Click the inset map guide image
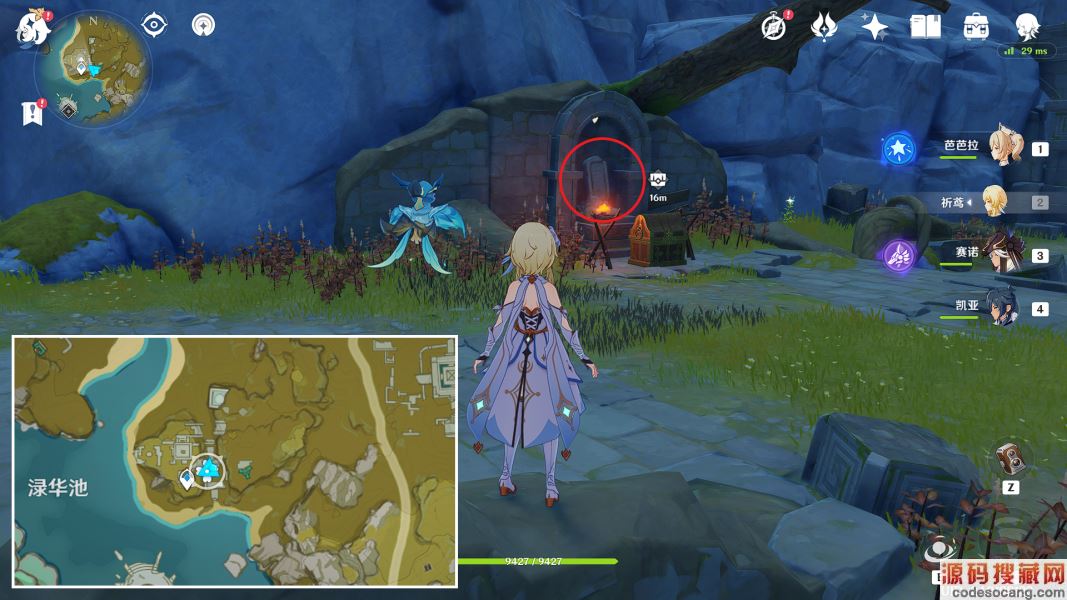 tap(235, 461)
